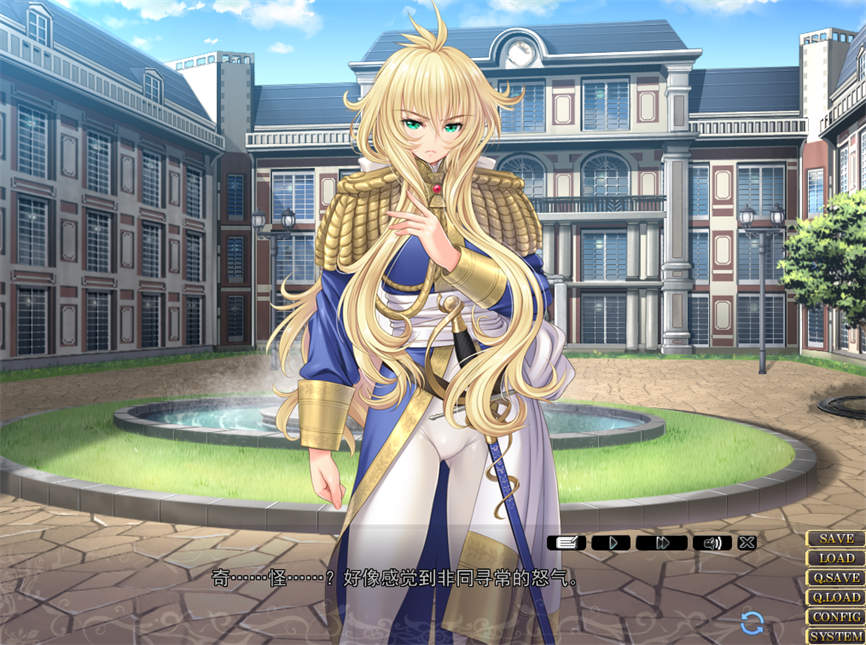This screenshot has height=645, width=866.
Task: Open the SAVE menu
Action: 836,539
